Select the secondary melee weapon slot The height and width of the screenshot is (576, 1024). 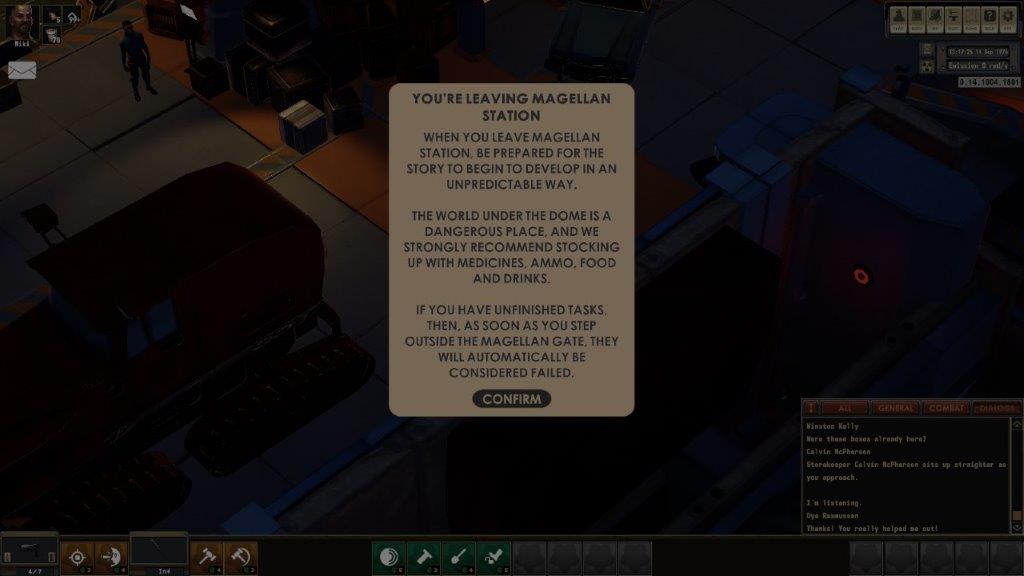tap(158, 549)
